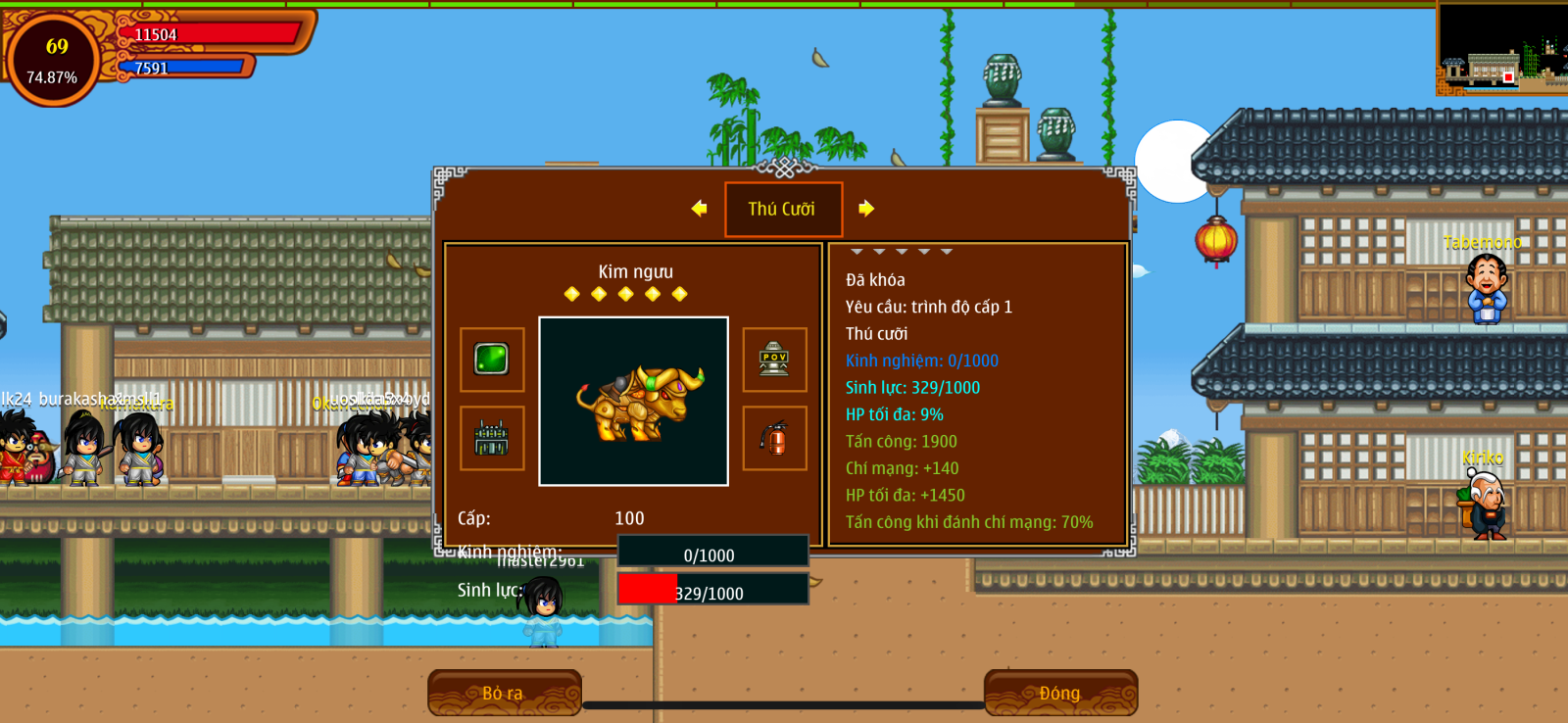Select the red fire extinguisher slot
The image size is (1568, 723).
click(x=774, y=438)
